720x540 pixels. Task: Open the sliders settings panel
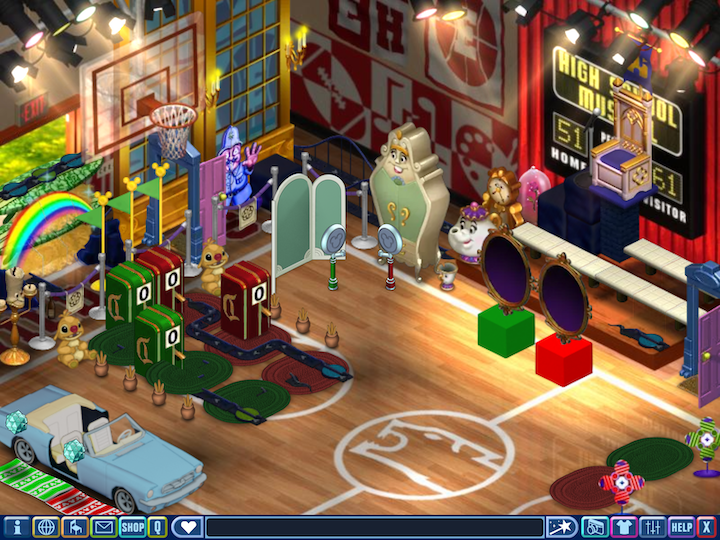[x=652, y=527]
